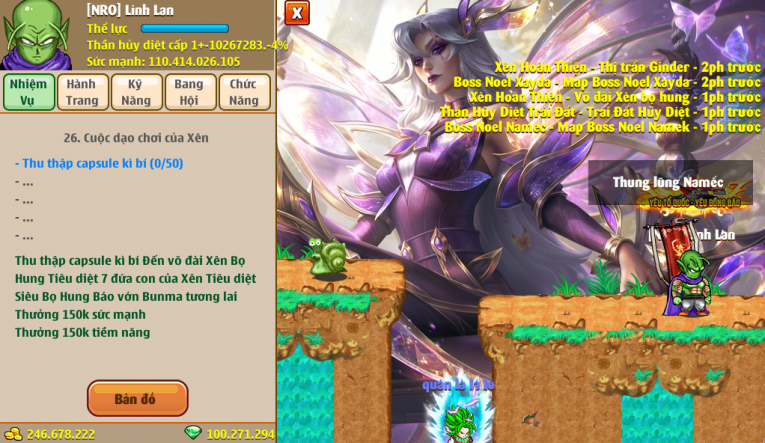Switch to the Nhiệm Vụ tab
Viewport: 765px width, 443px height.
28,92
